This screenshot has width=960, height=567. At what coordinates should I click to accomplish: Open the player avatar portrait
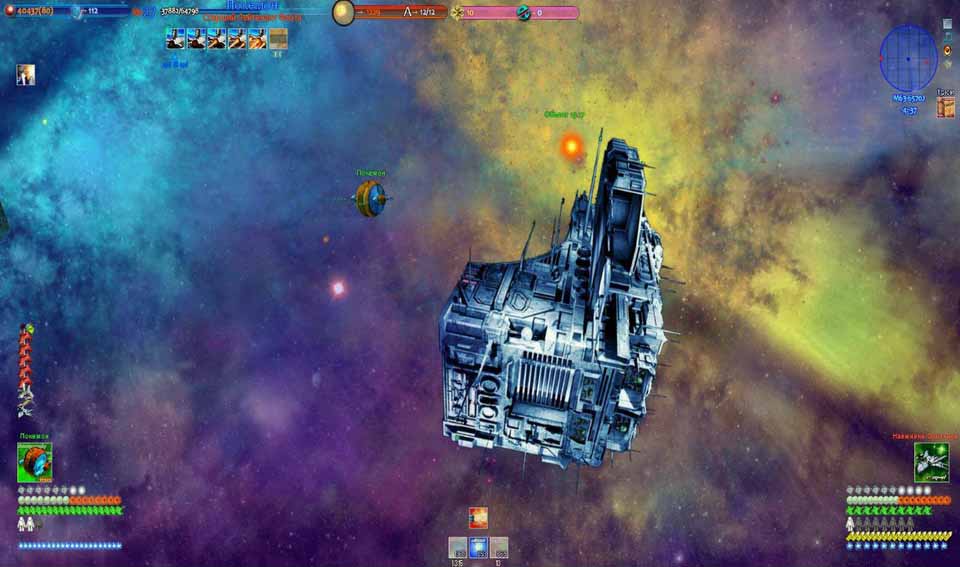[25, 75]
